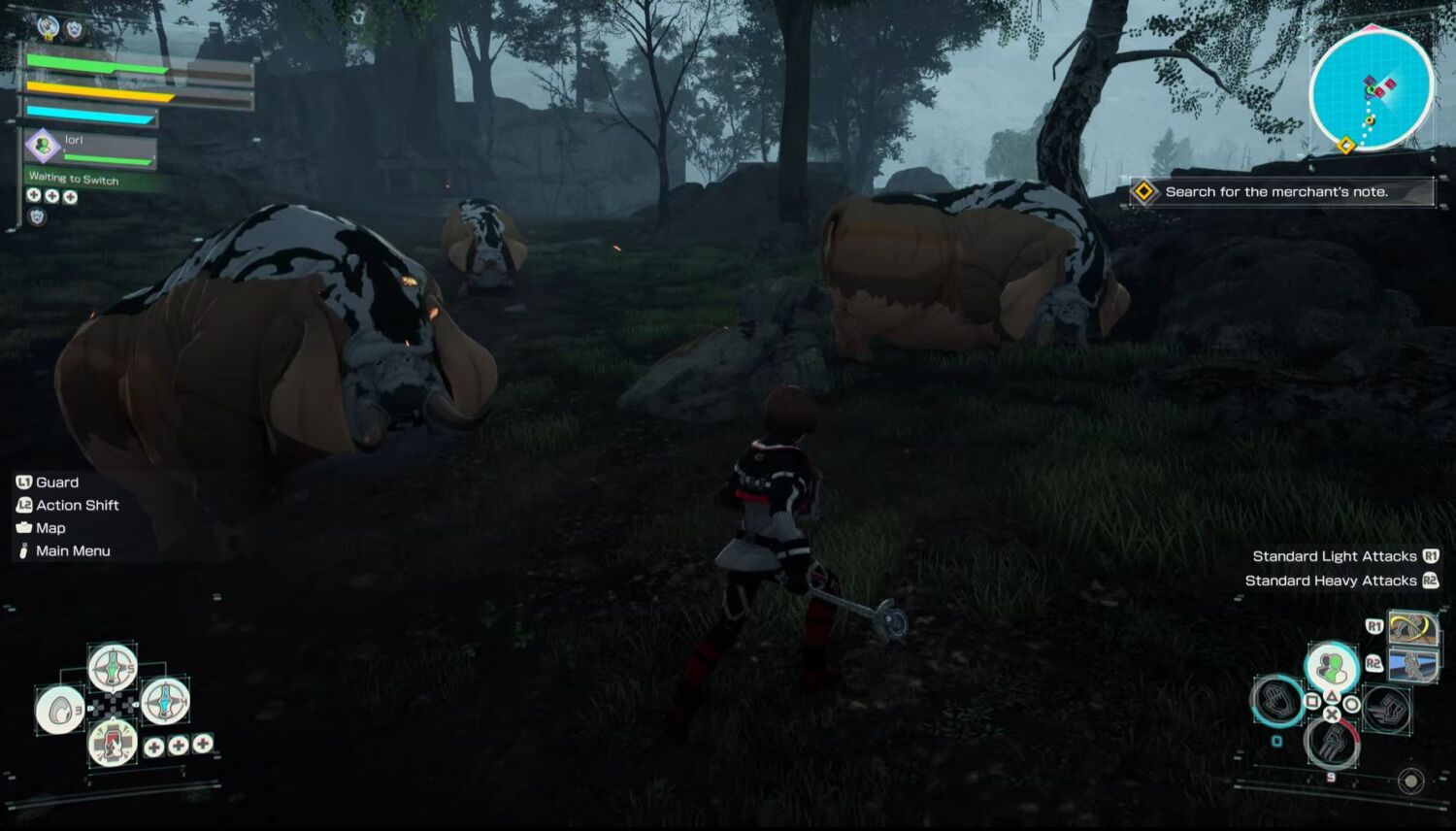Activate the dashing fist skill icon

click(x=1386, y=709)
